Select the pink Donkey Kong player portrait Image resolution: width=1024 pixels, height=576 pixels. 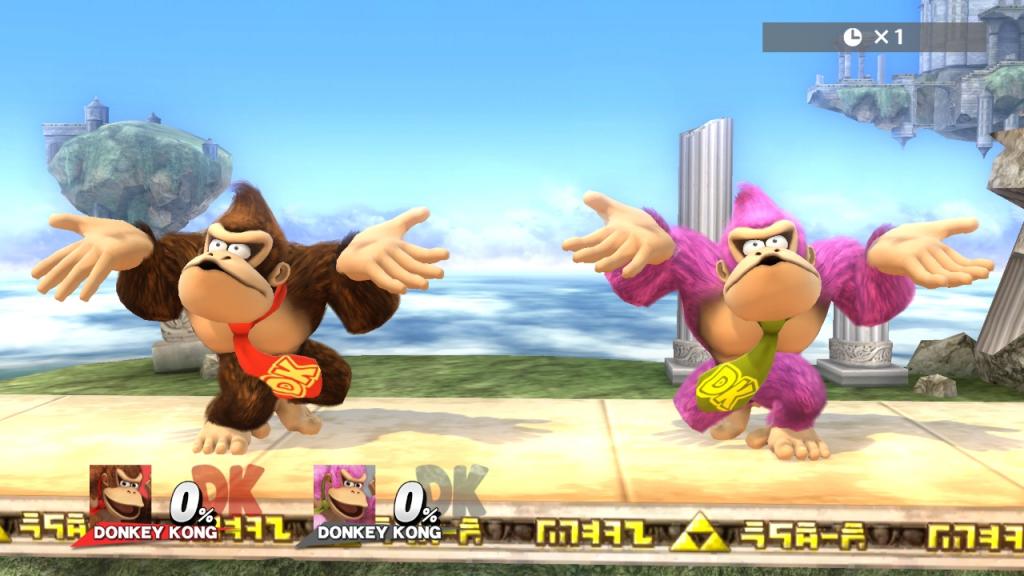click(x=344, y=494)
